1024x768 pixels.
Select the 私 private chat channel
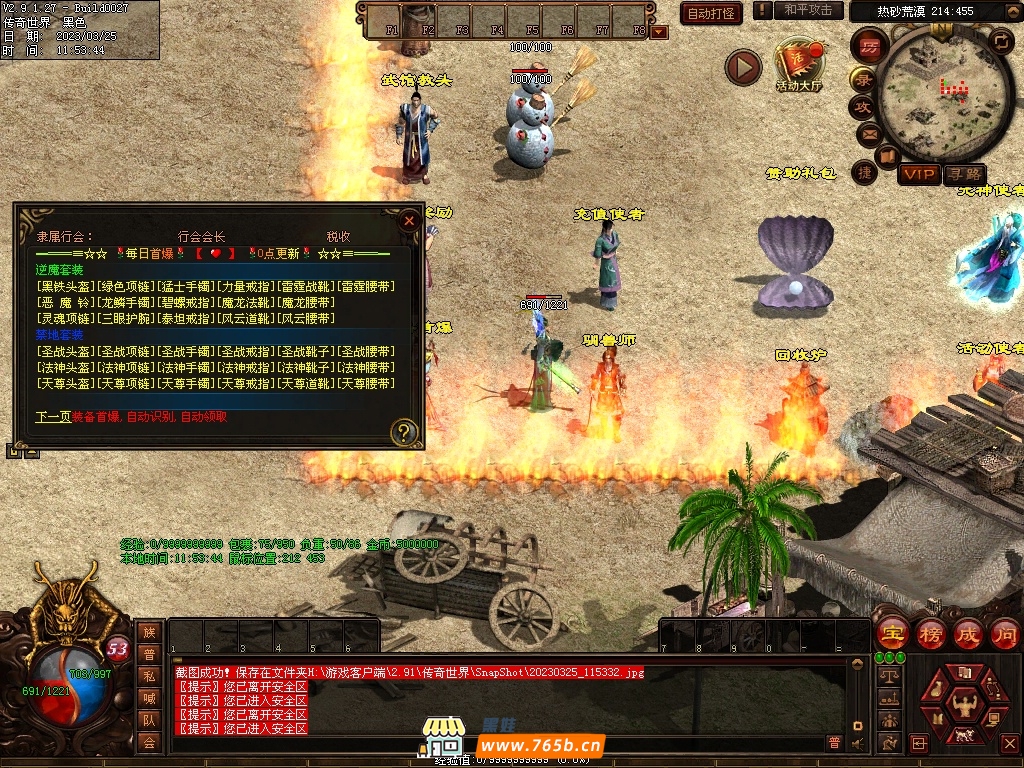[149, 675]
